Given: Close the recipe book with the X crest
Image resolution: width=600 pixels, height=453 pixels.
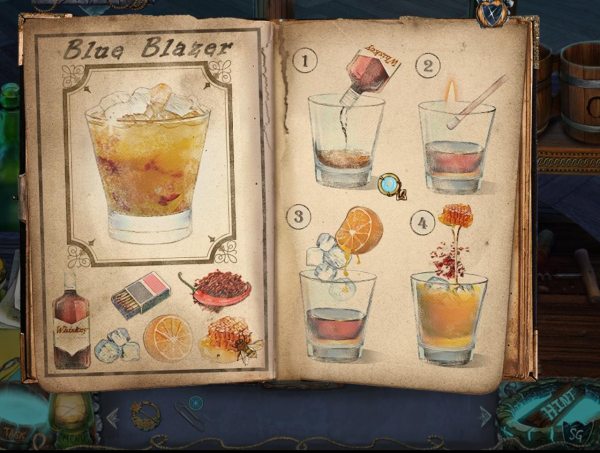Looking at the screenshot, I should (x=491, y=12).
